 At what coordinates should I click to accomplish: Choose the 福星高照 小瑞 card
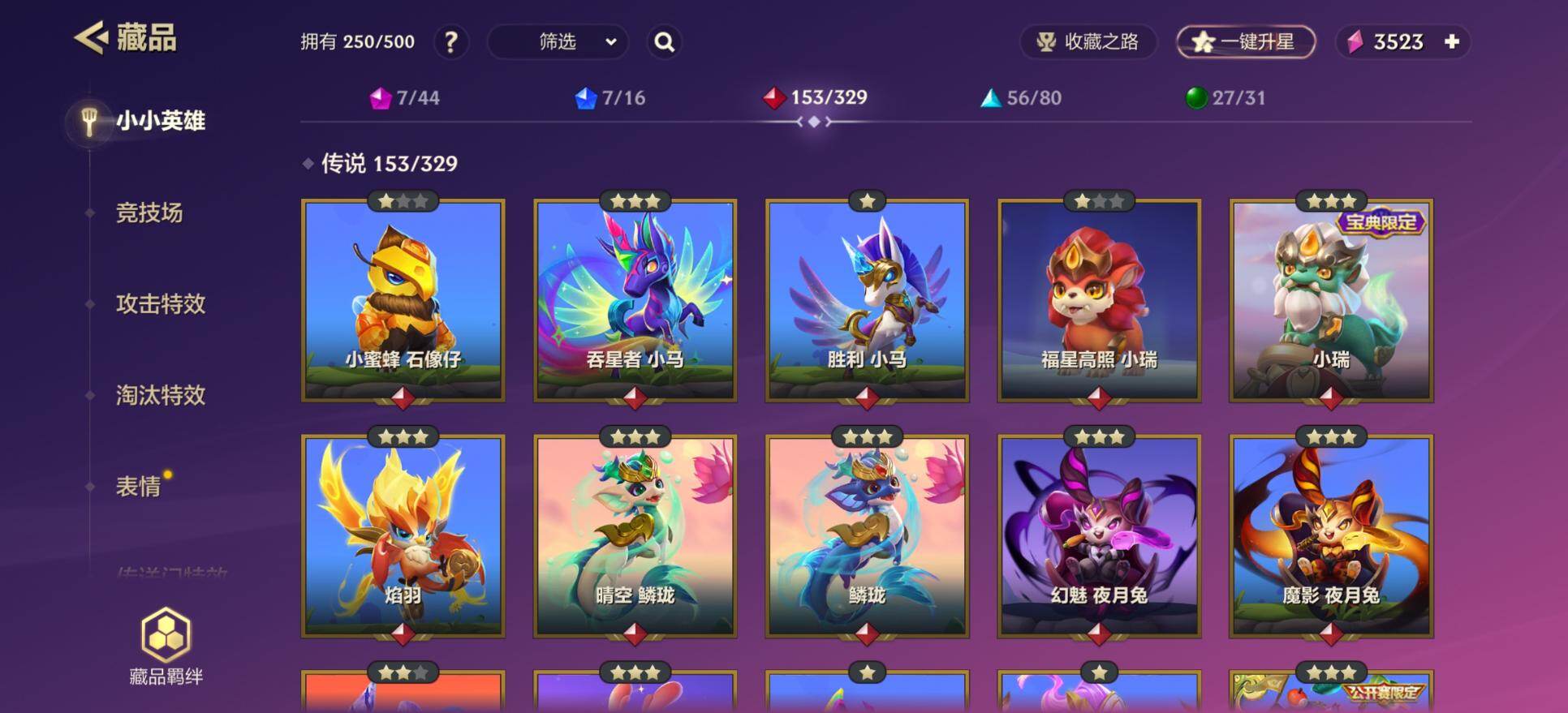(x=1100, y=300)
